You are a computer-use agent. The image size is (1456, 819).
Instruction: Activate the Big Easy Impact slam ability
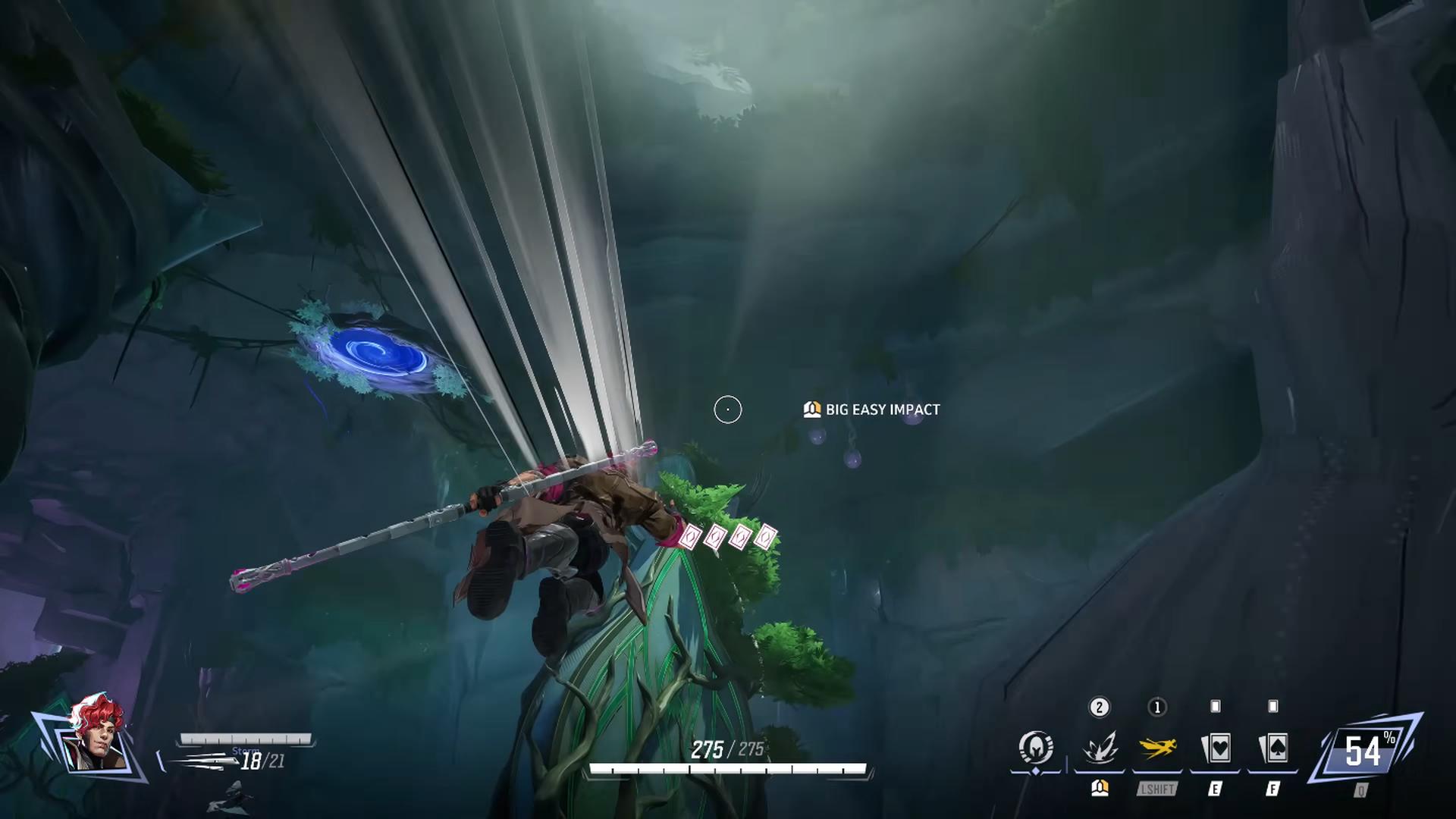pos(1099,748)
